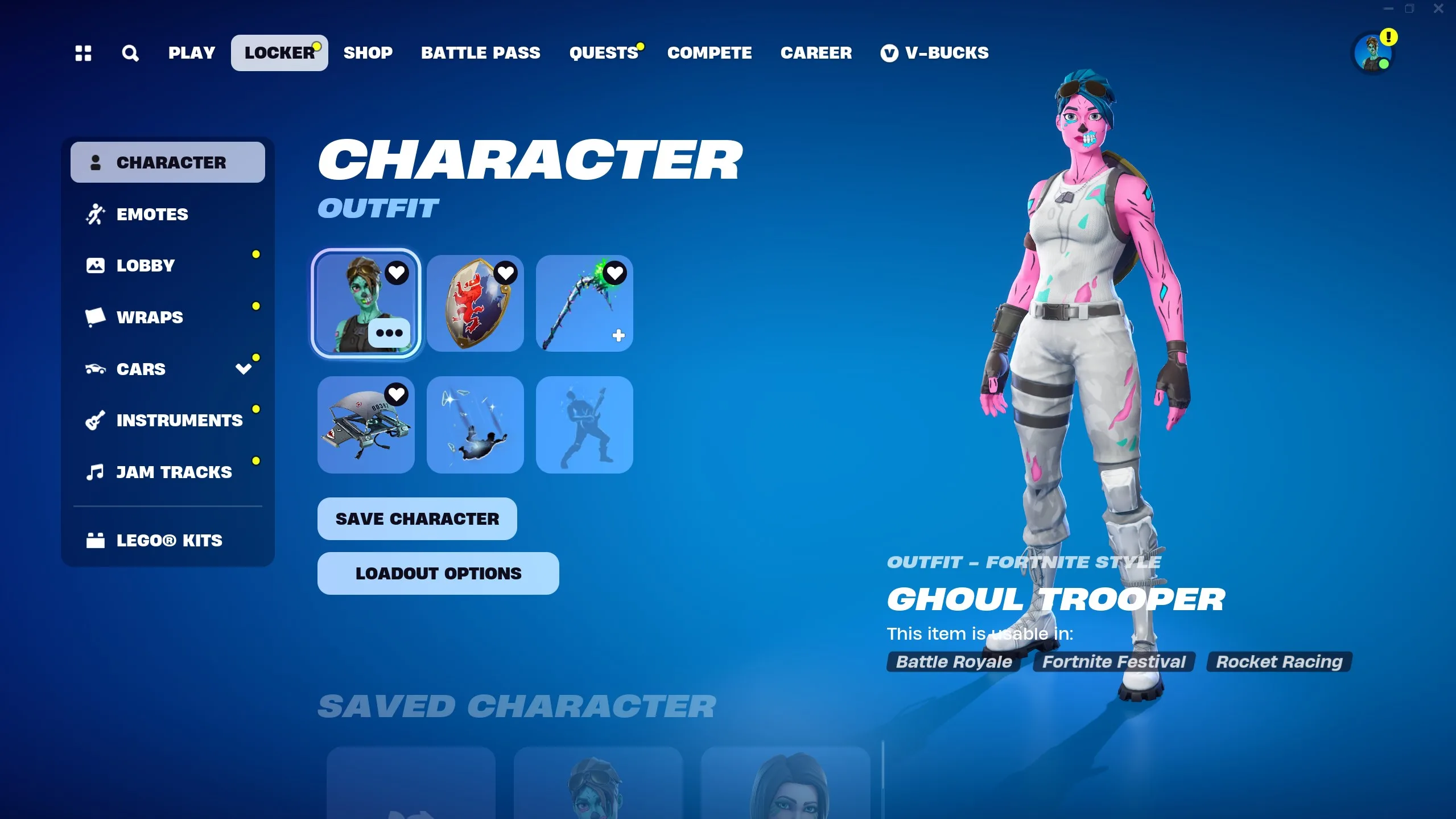Click the Save Character button

tap(417, 518)
